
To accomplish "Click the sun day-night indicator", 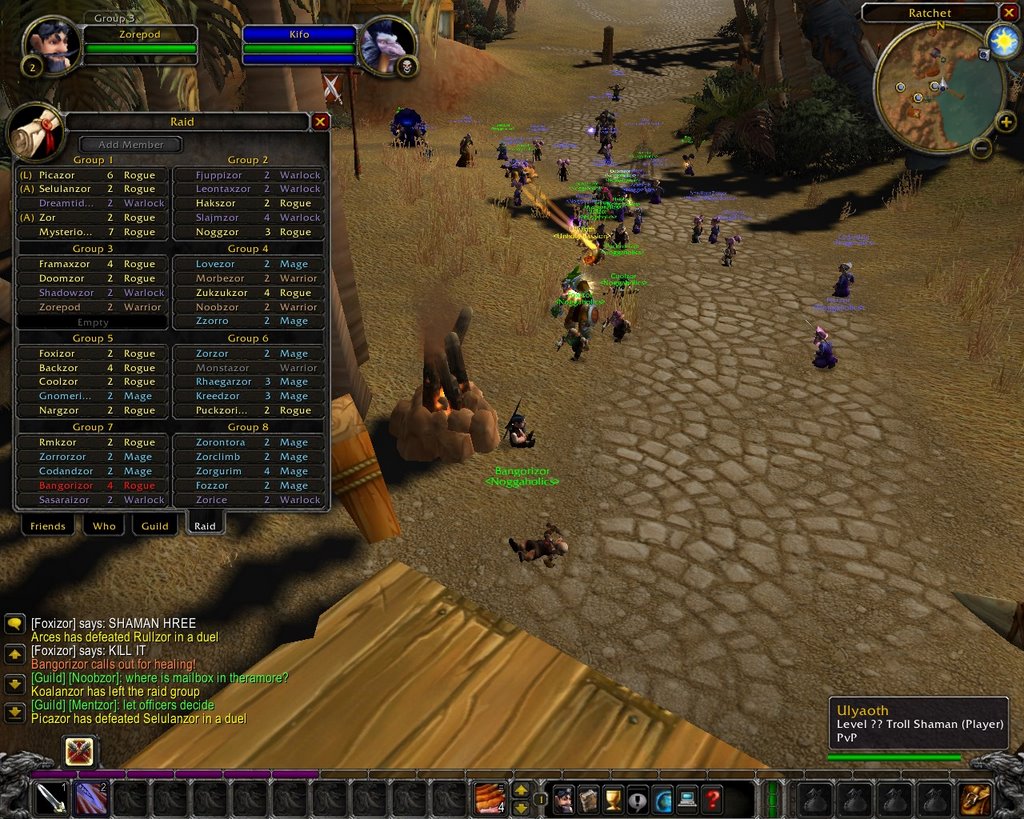I will (1002, 40).
